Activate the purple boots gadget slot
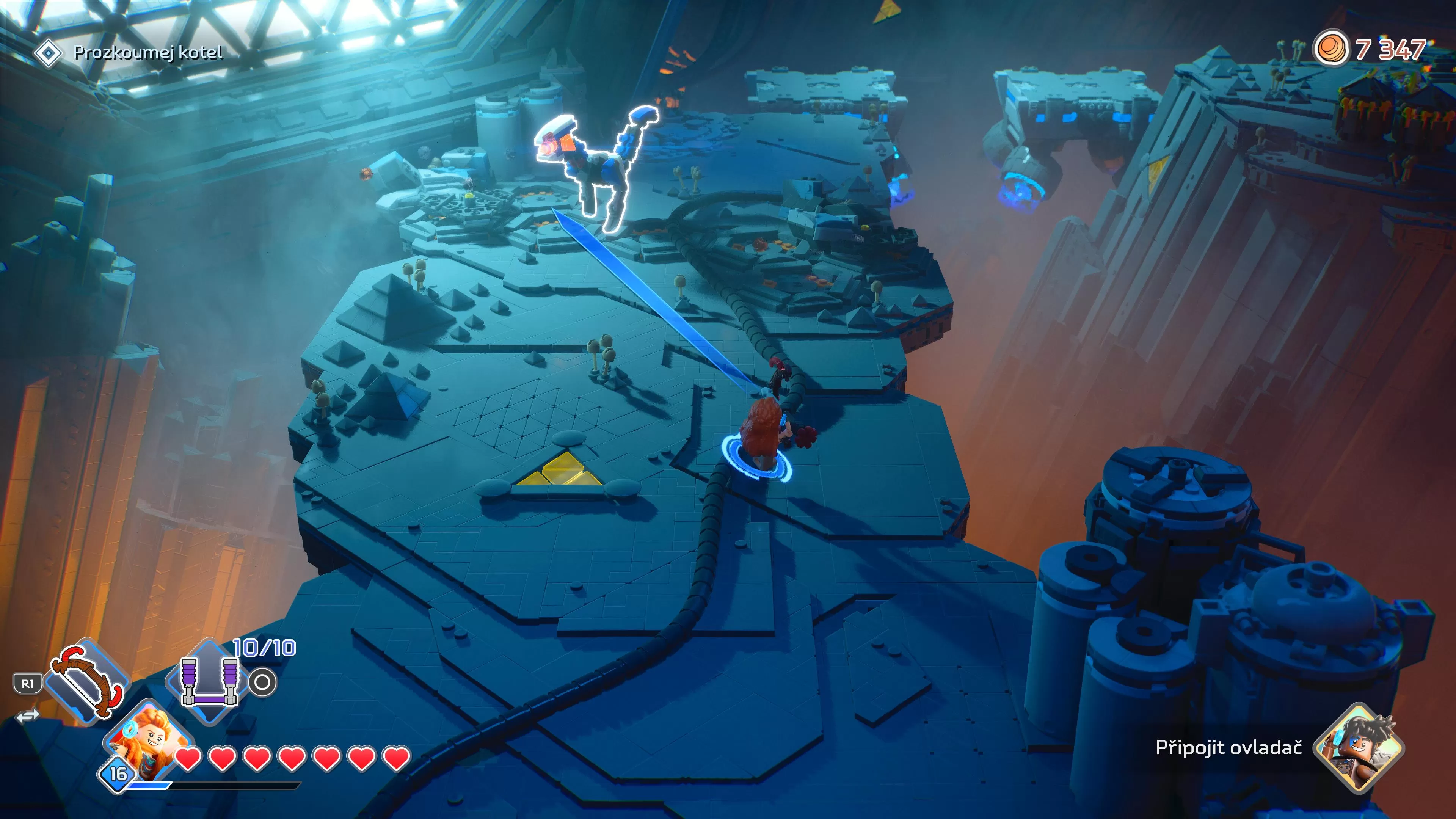The image size is (1456, 819). (209, 682)
